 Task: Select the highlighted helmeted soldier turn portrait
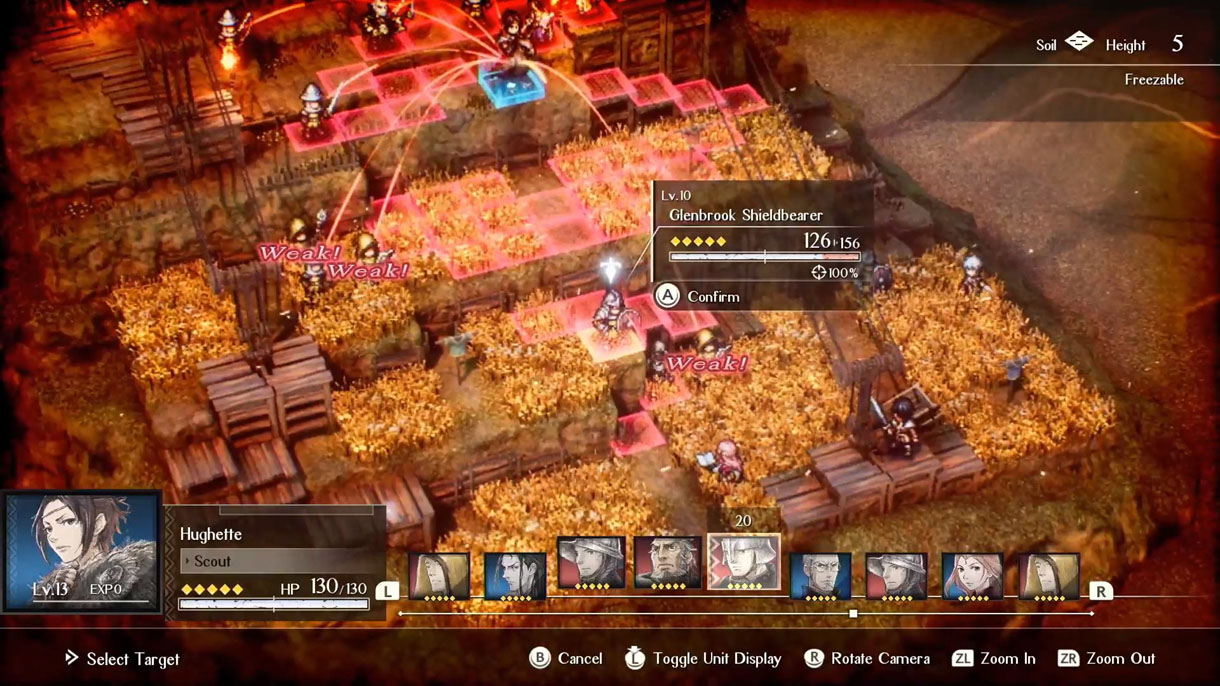click(744, 562)
